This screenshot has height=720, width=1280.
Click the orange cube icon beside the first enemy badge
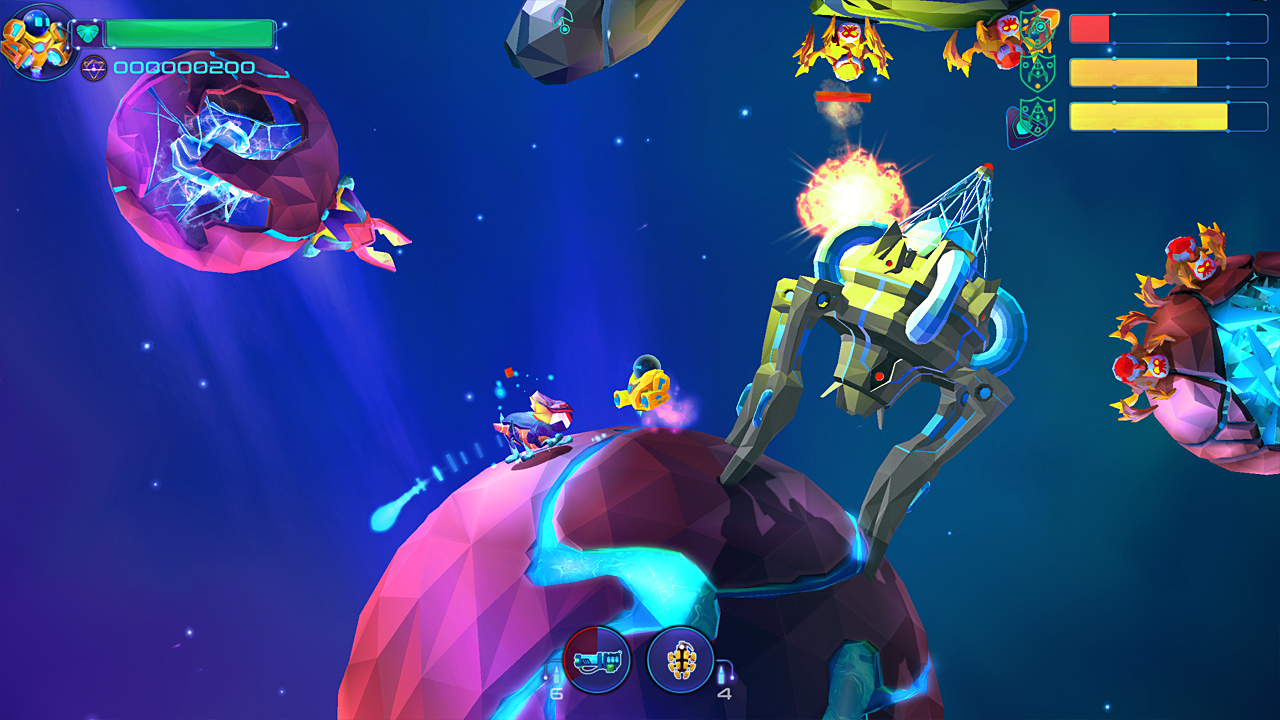coord(1049,19)
